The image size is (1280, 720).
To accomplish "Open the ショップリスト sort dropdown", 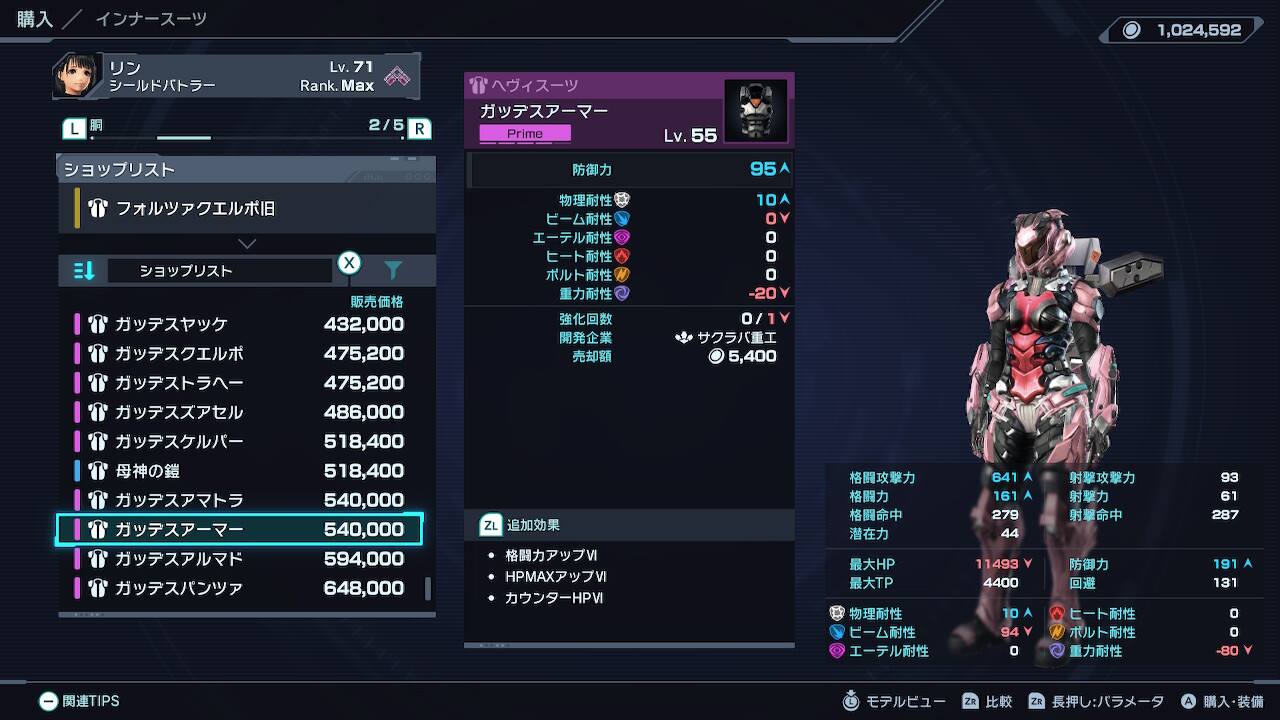I will [x=219, y=271].
